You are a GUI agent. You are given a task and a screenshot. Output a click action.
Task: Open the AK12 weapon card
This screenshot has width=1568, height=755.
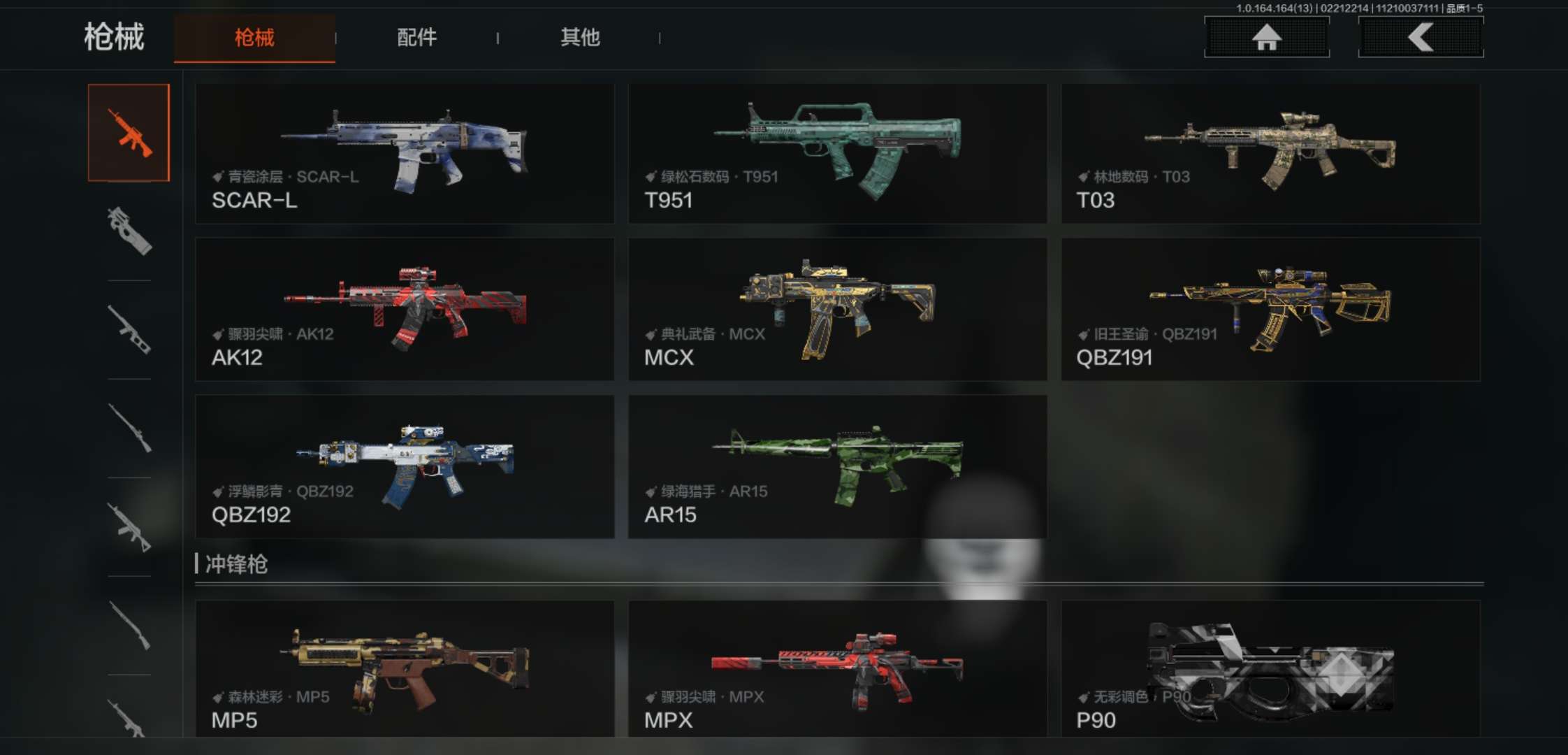(x=405, y=310)
